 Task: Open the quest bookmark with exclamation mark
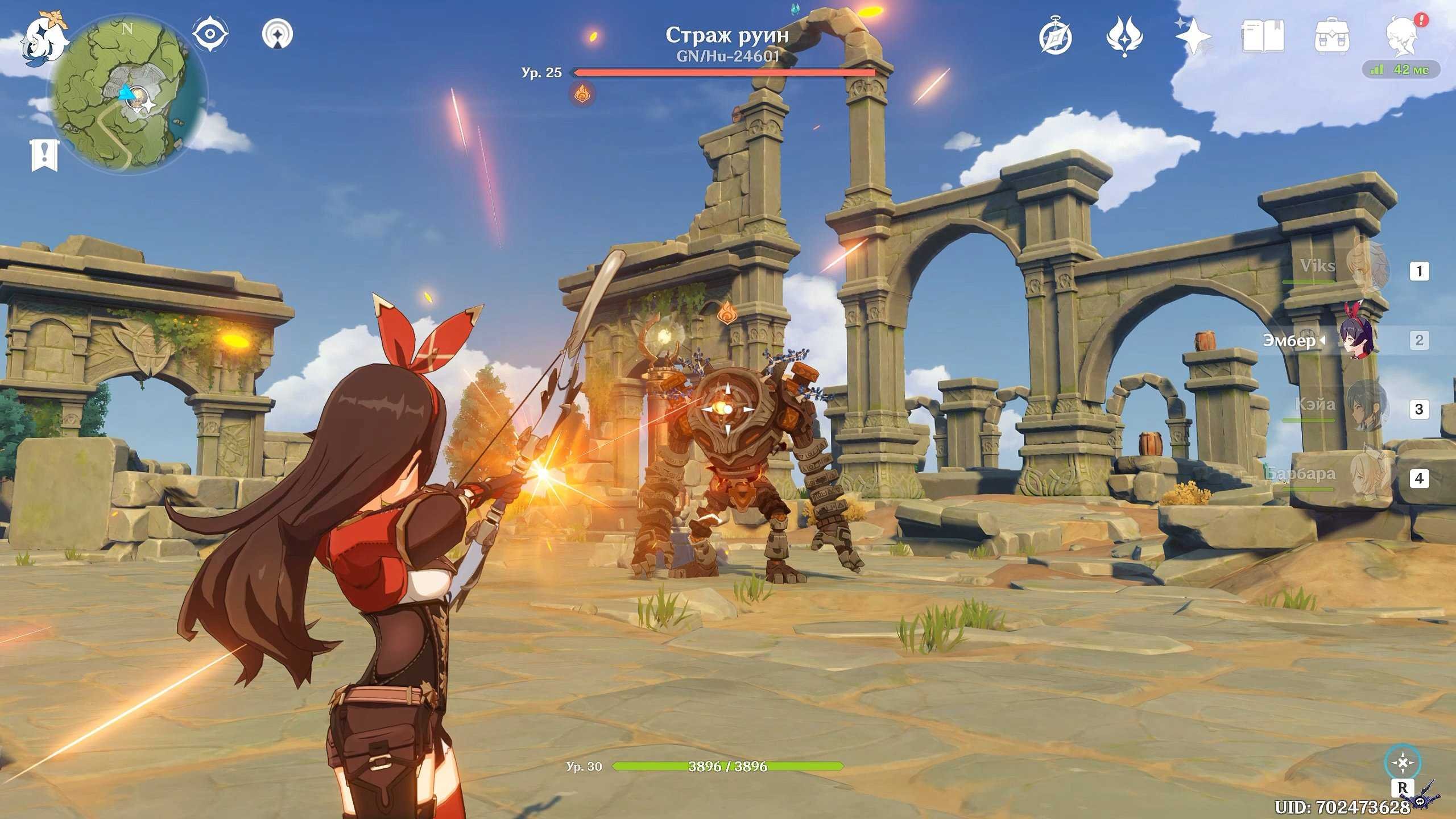click(44, 155)
